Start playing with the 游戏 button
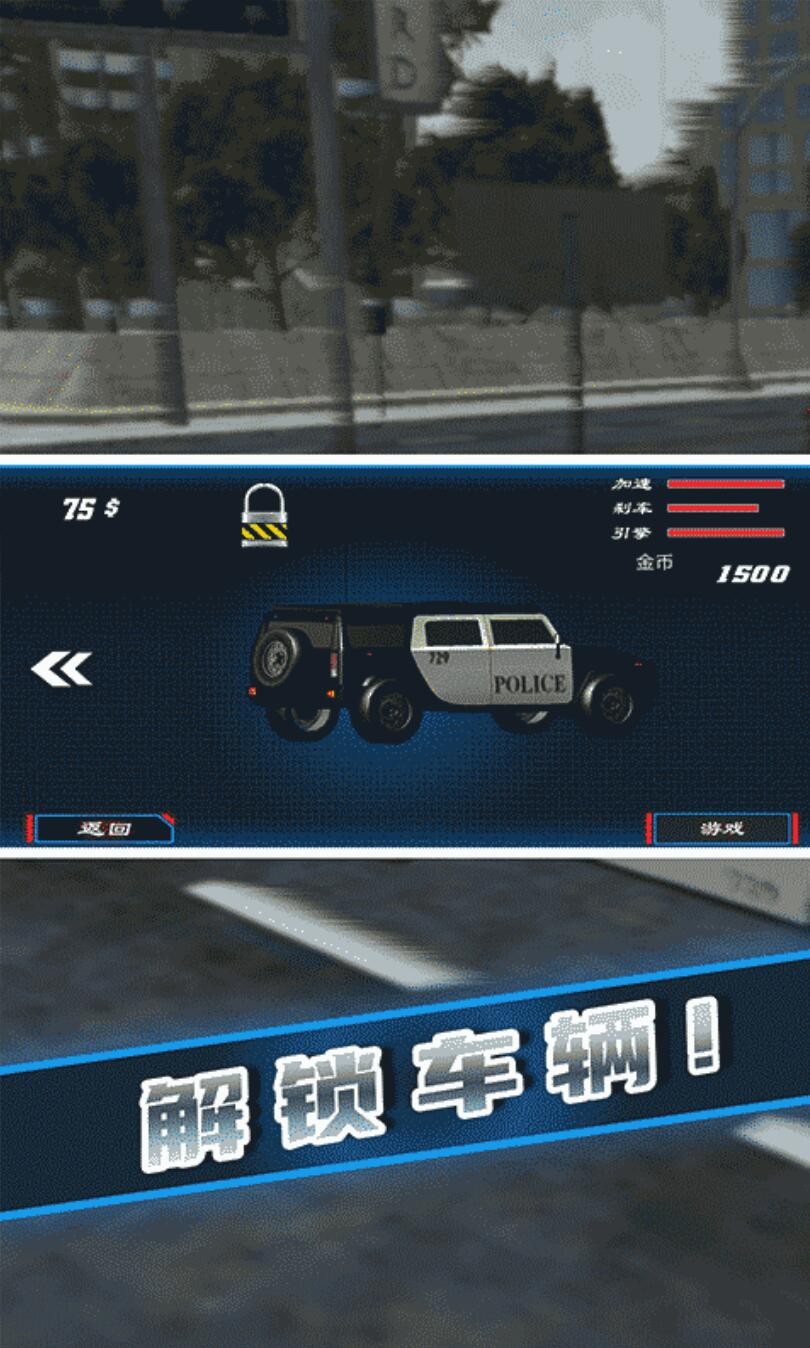 722,829
